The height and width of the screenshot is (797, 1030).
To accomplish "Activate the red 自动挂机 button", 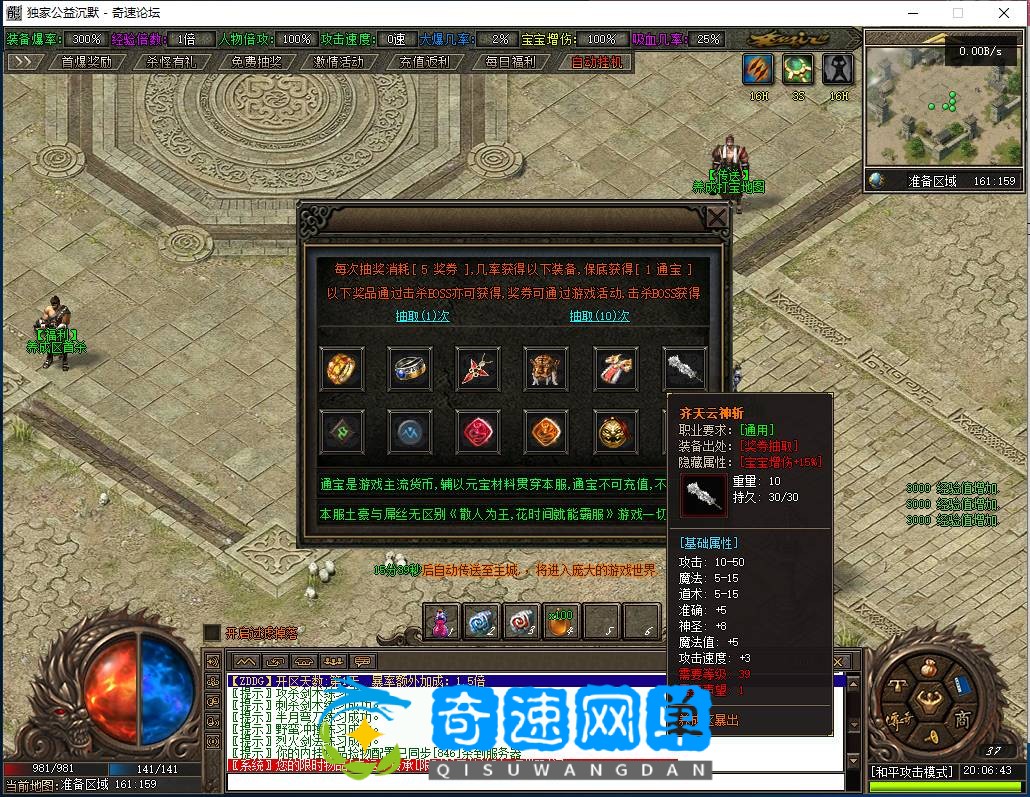I will [x=596, y=61].
